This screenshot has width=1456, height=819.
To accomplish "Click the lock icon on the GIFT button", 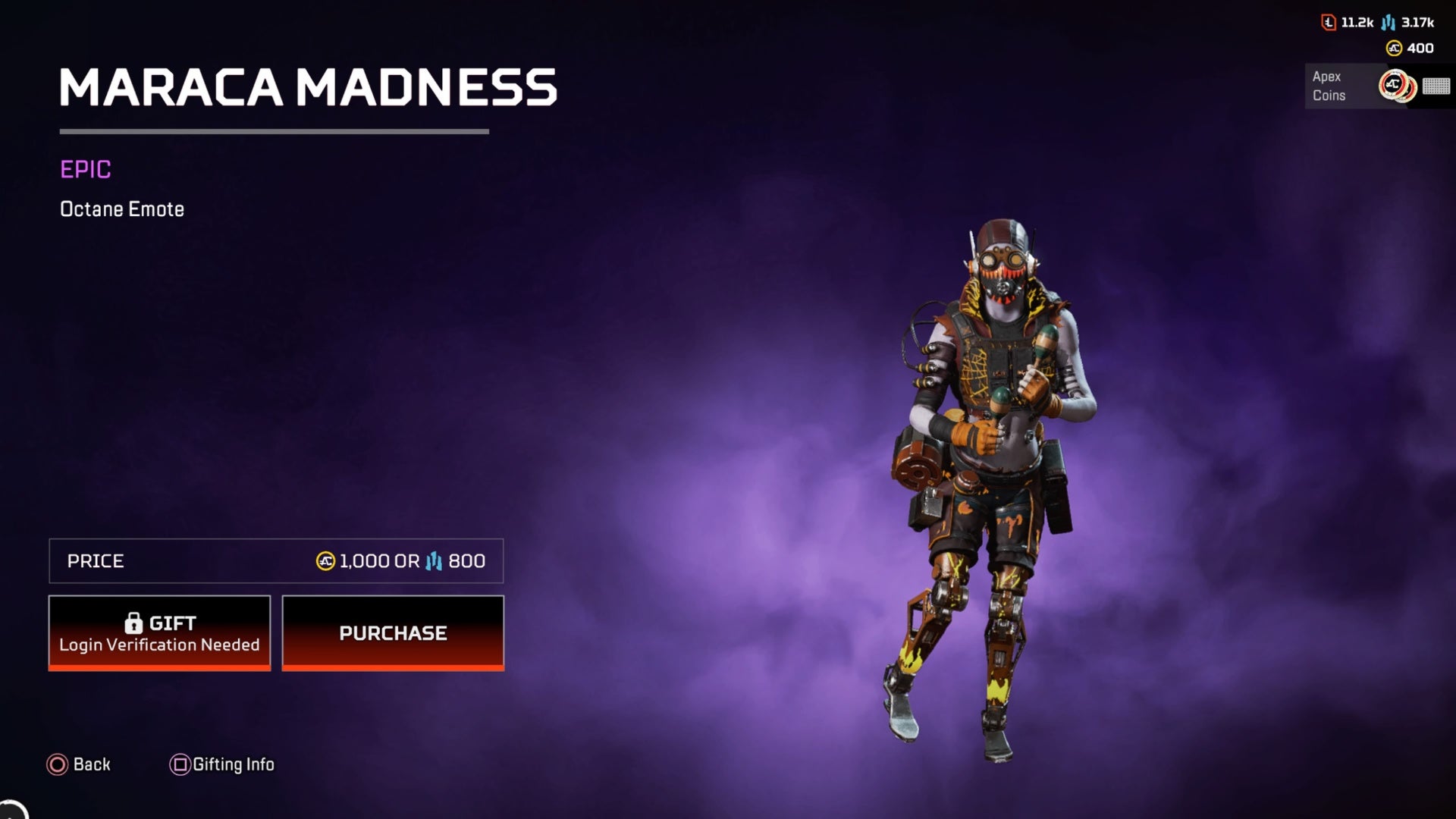I will [x=136, y=622].
